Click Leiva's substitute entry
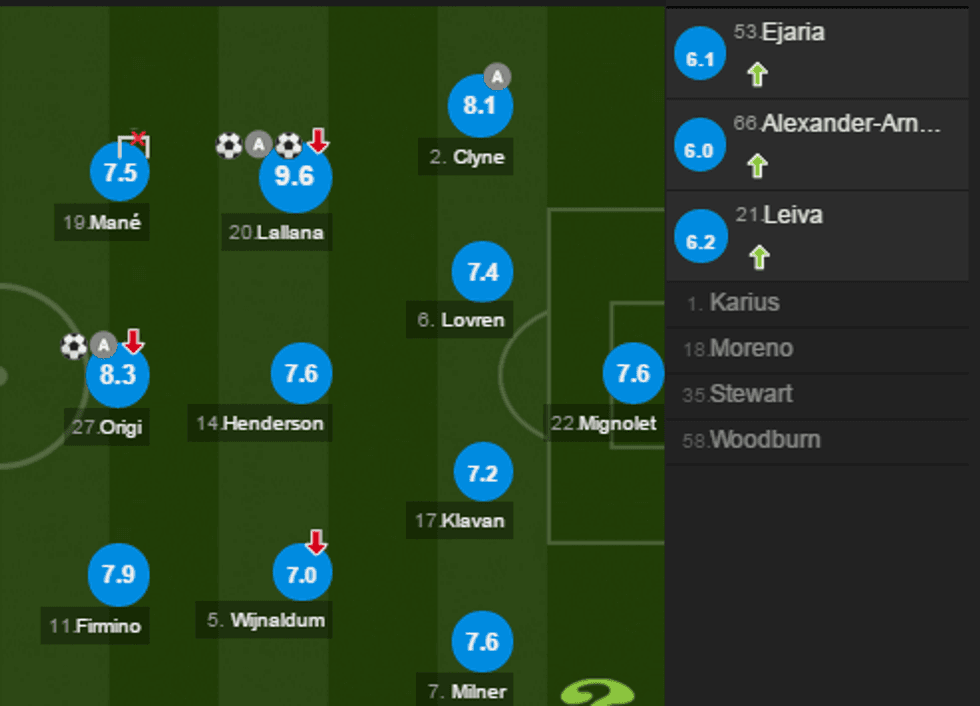 pos(822,235)
